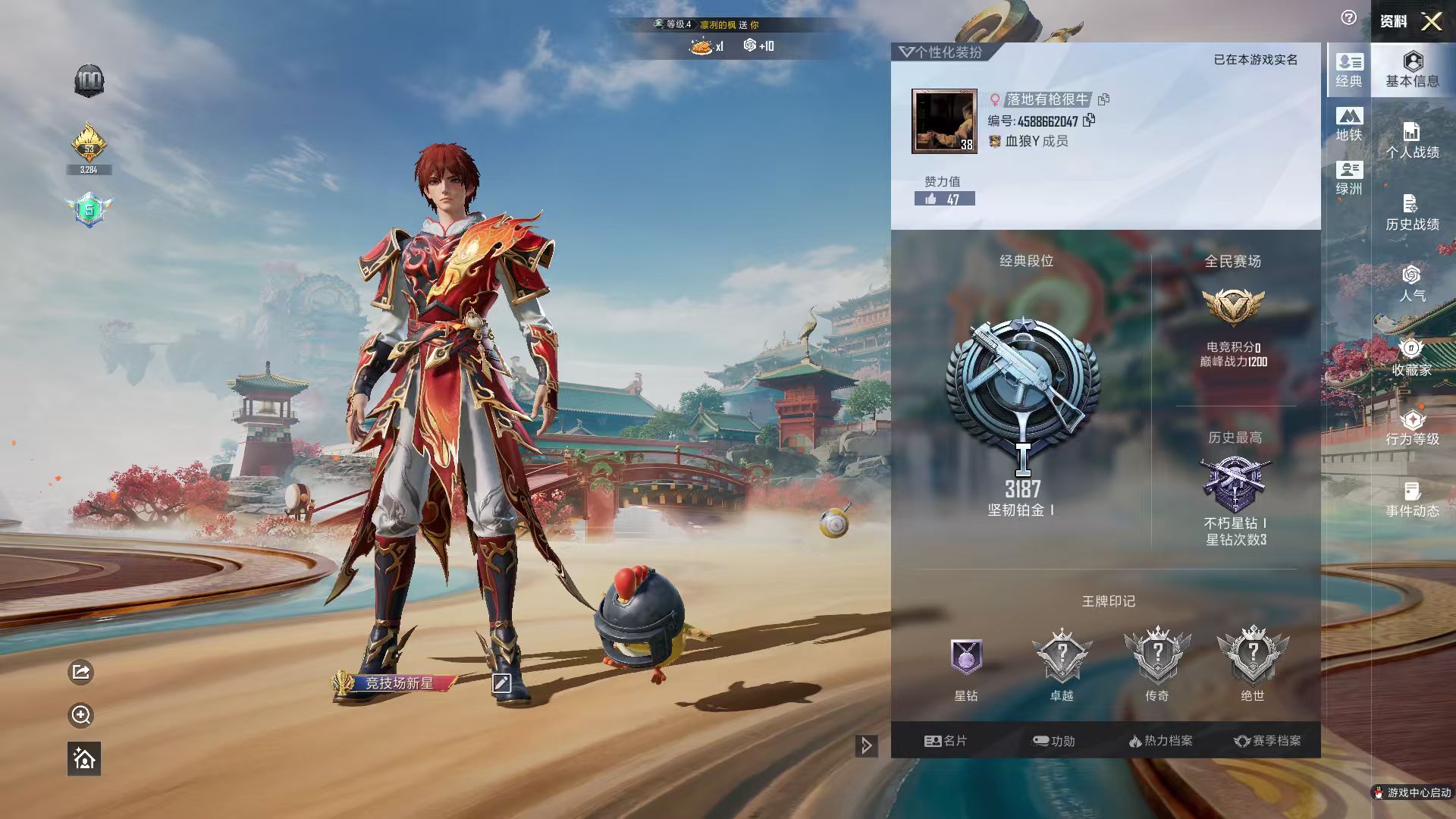This screenshot has width=1456, height=819.
Task: Open the 名片 card tab
Action: tap(946, 741)
